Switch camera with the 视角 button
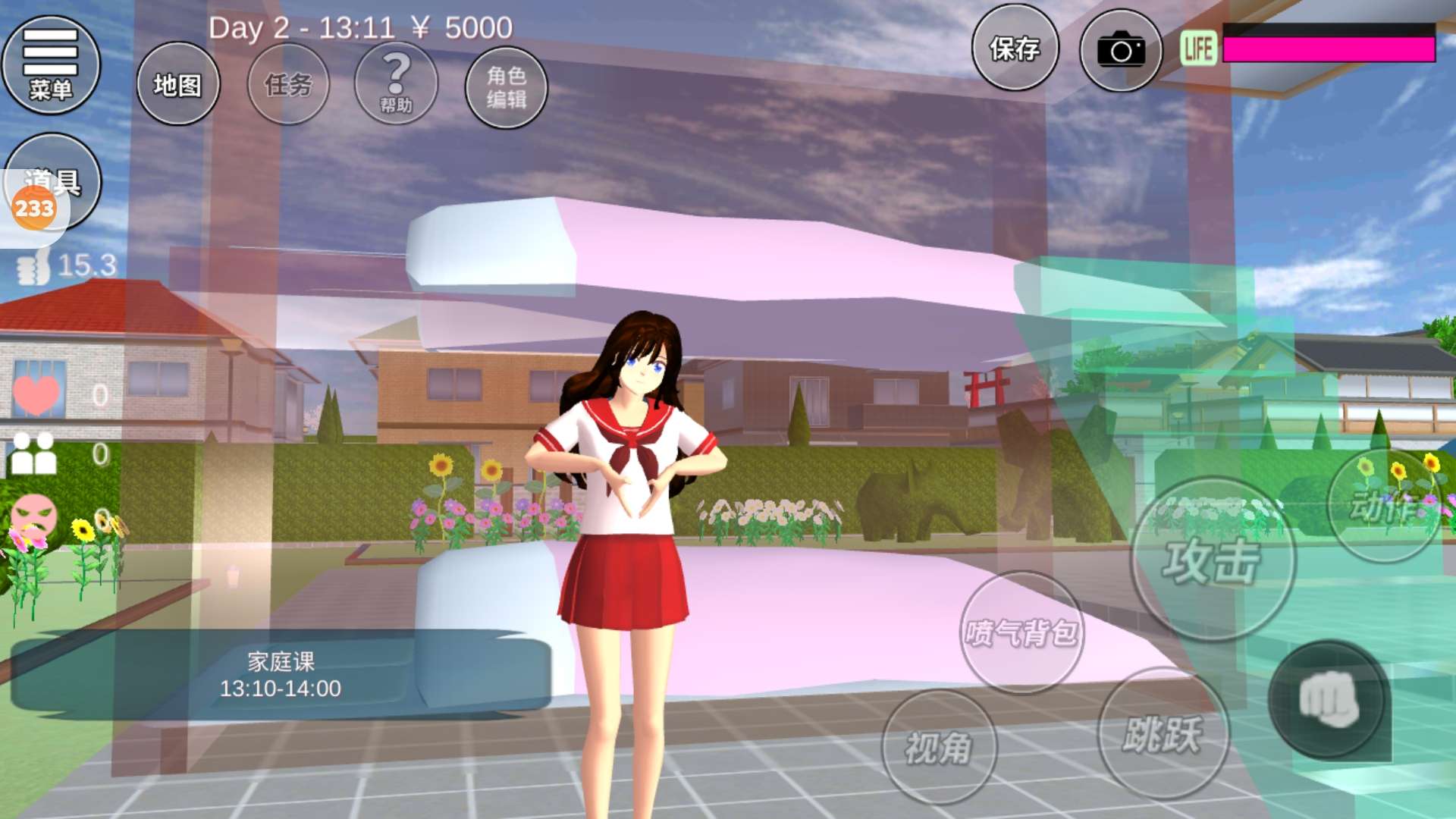This screenshot has height=819, width=1456. (x=939, y=748)
